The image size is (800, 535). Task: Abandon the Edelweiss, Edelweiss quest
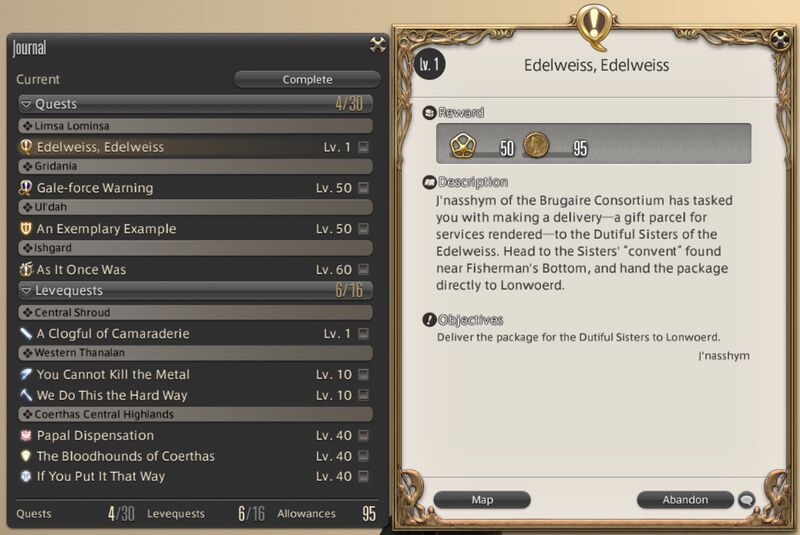tap(685, 499)
